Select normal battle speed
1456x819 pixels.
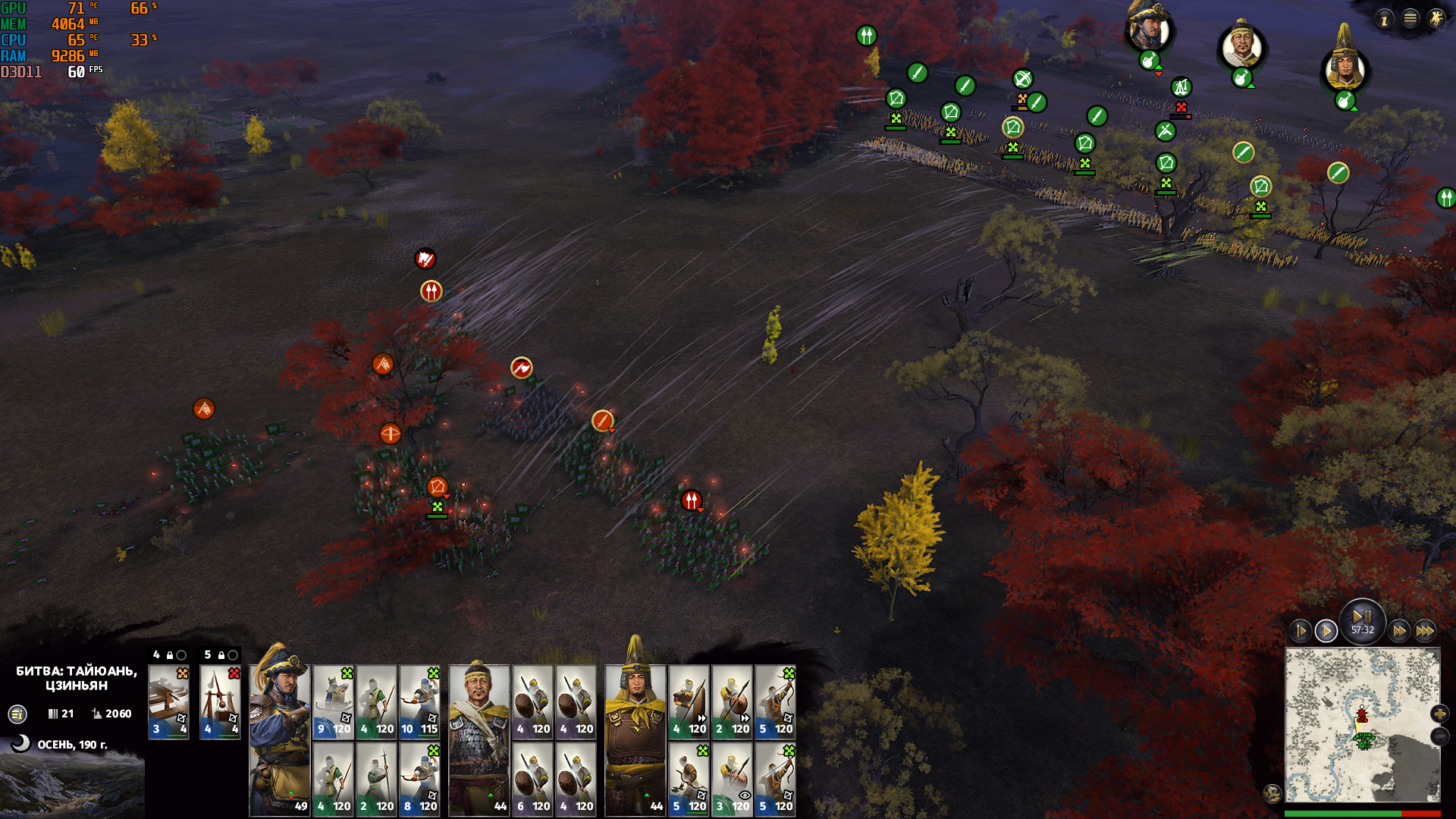[1326, 631]
